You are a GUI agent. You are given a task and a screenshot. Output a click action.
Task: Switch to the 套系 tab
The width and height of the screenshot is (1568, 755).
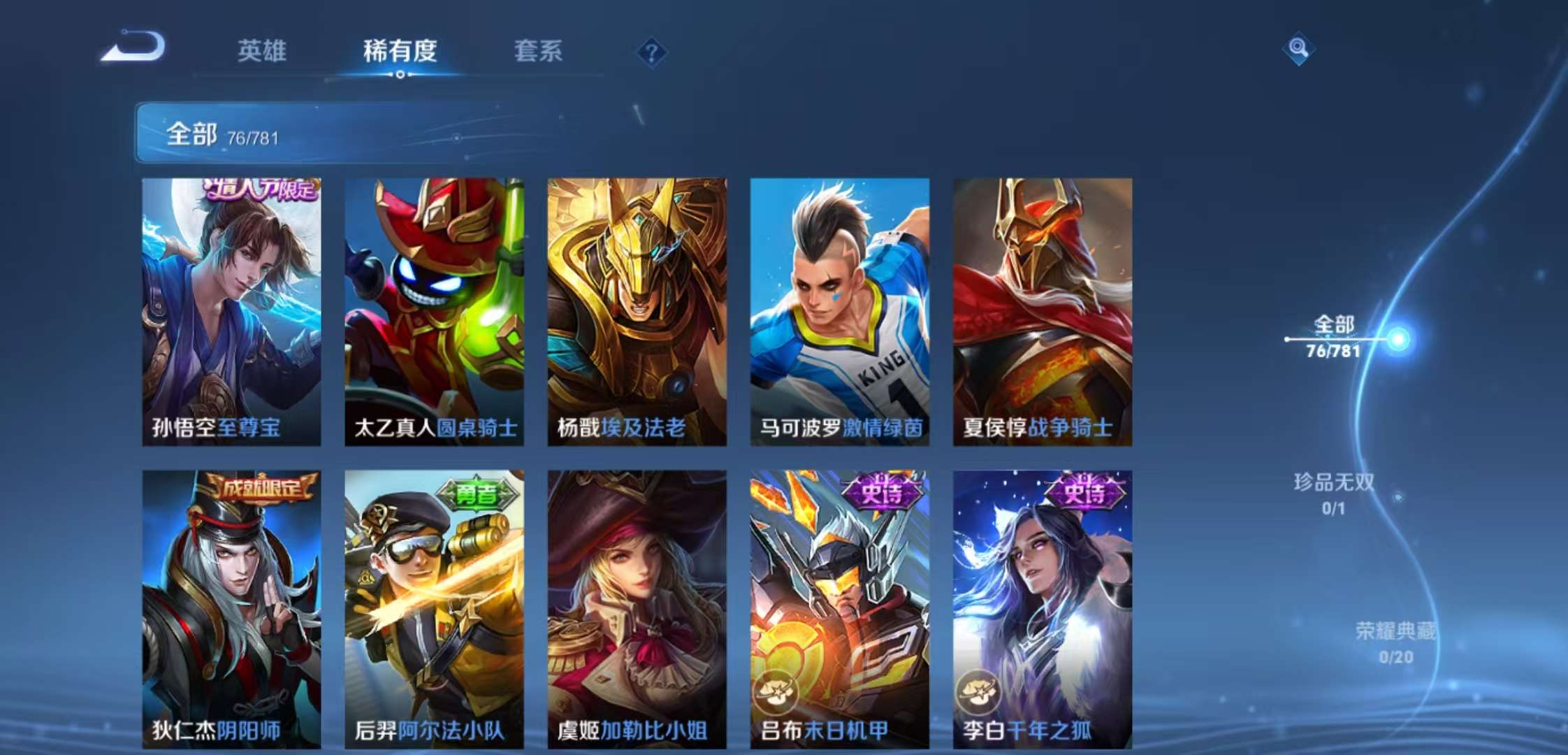click(539, 50)
